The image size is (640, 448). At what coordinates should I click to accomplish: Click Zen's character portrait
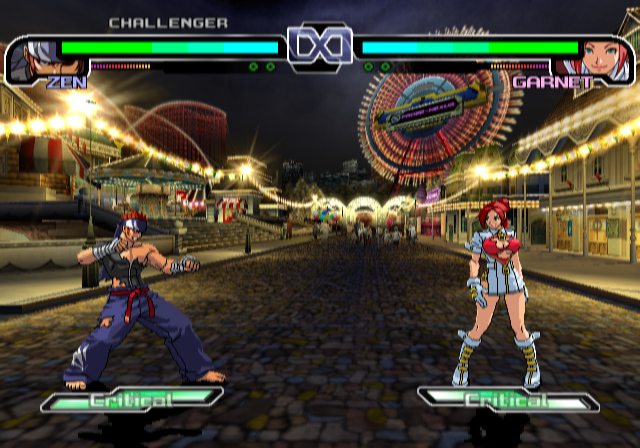[33, 59]
